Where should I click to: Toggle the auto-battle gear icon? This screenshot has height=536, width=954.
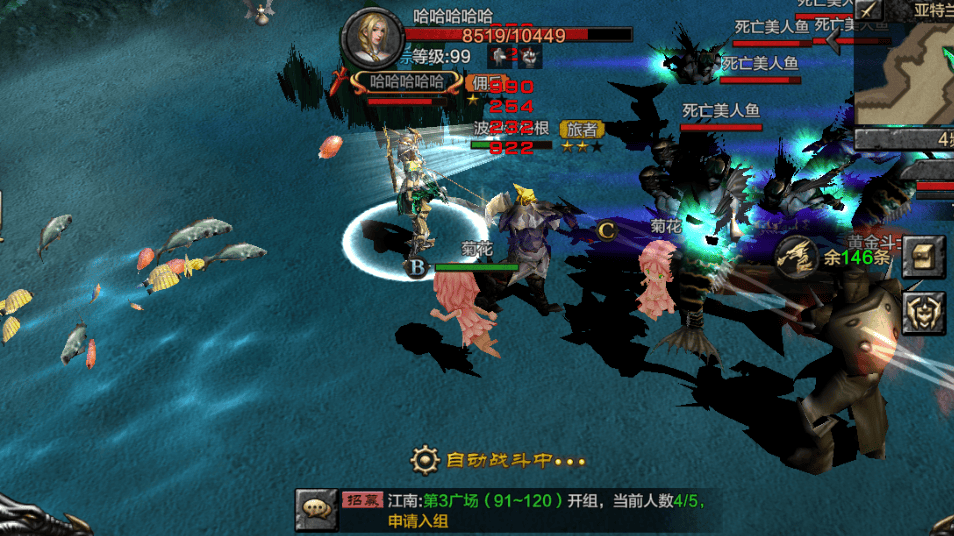[x=425, y=461]
